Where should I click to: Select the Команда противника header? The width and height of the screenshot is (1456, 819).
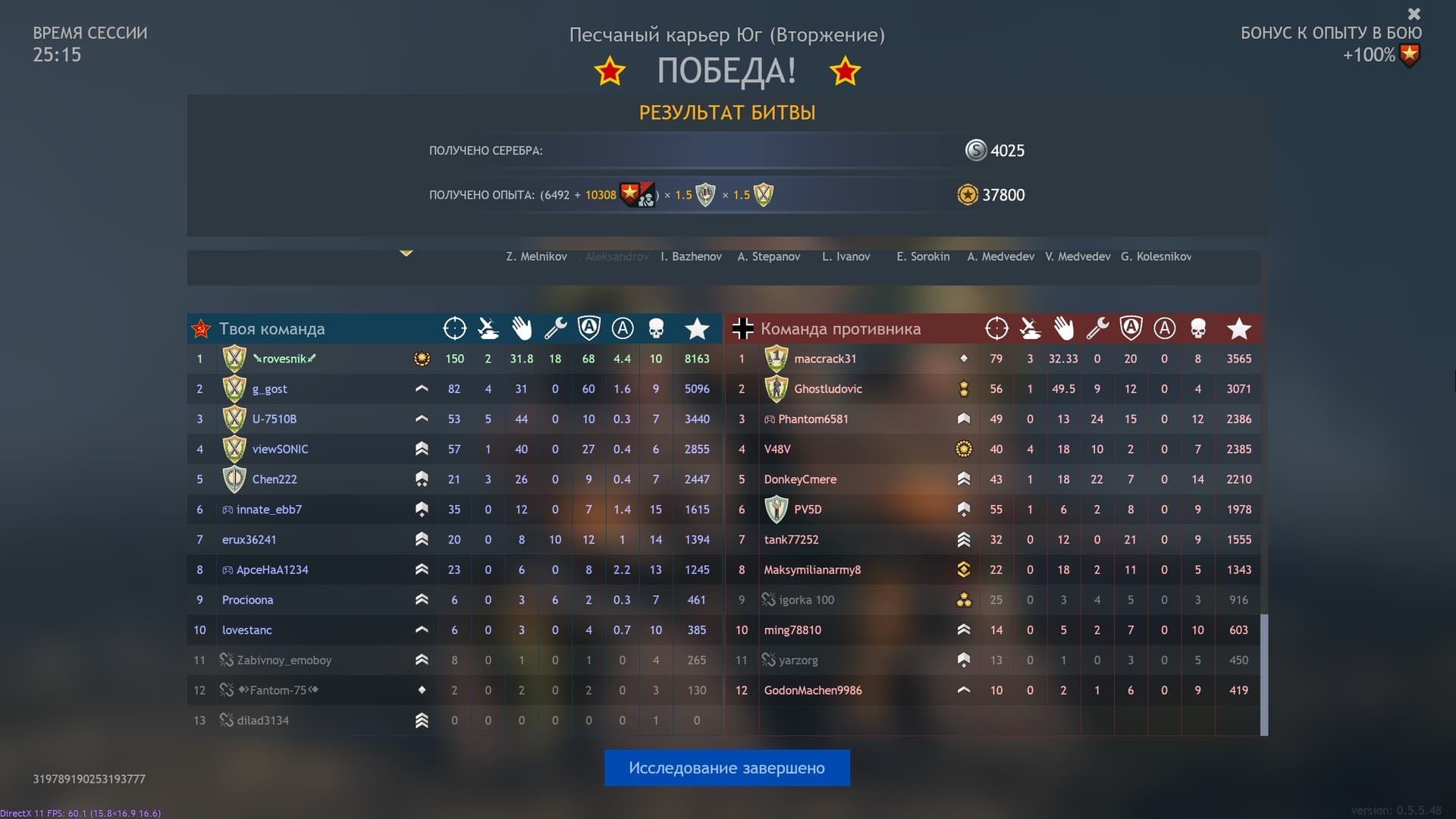[840, 328]
